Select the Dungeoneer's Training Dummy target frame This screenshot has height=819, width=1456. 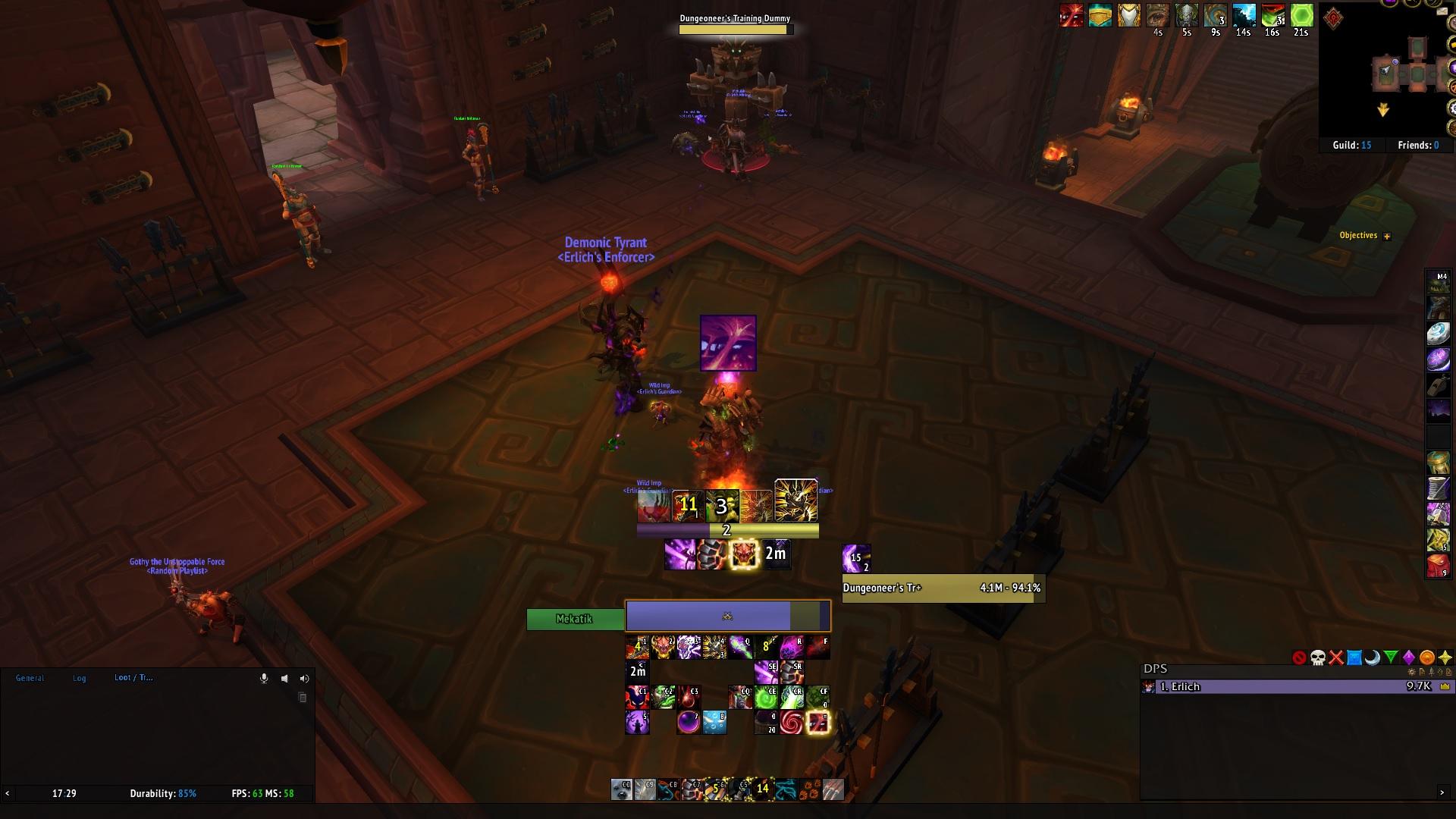[x=943, y=588]
